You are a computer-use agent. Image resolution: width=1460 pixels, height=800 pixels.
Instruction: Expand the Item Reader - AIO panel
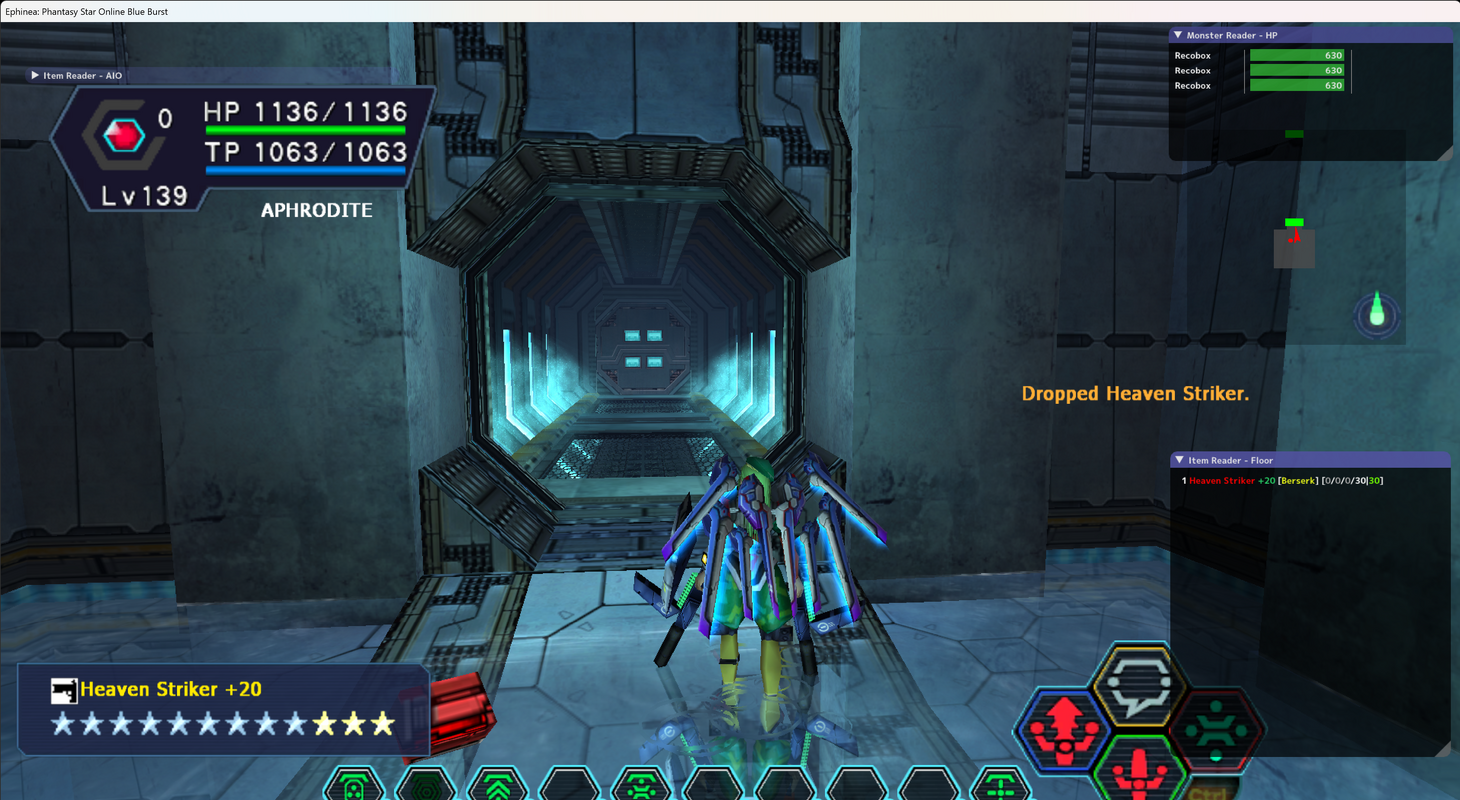coord(35,76)
